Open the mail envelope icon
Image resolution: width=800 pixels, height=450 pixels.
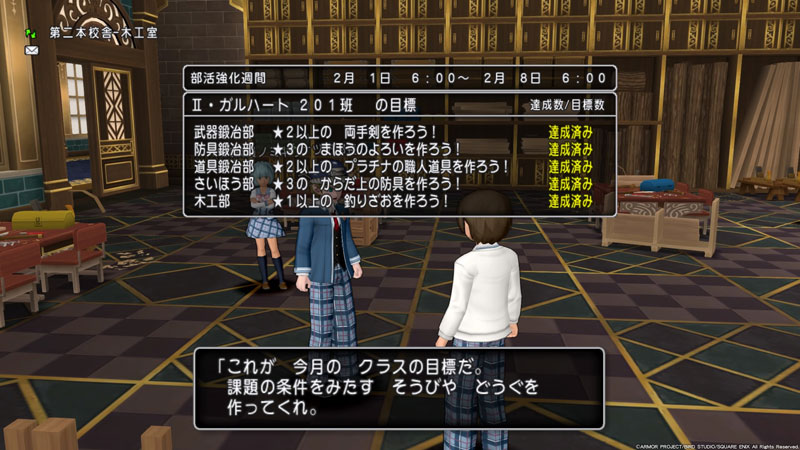pyautogui.click(x=32, y=49)
